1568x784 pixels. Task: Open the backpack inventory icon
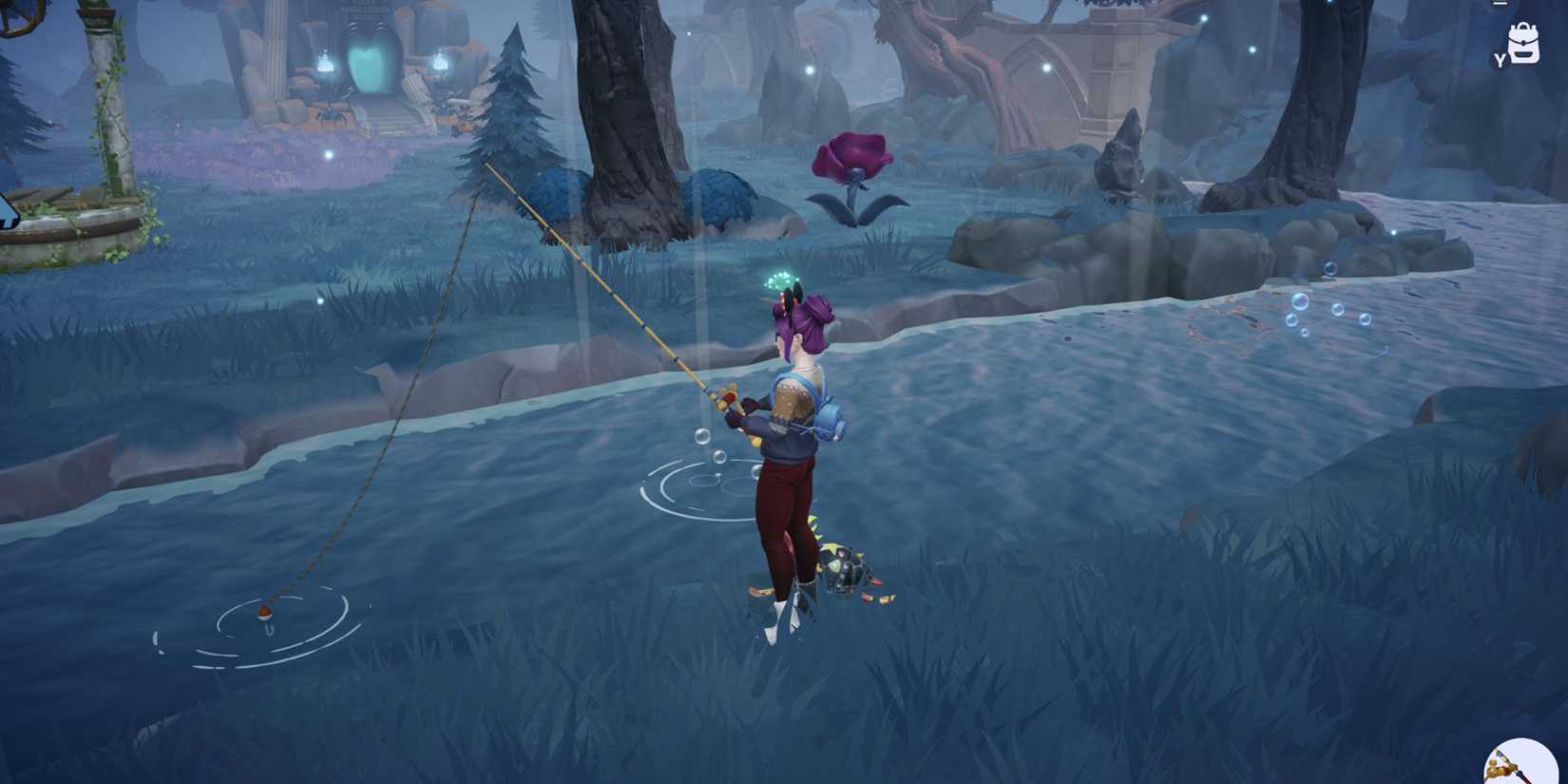click(x=1522, y=45)
